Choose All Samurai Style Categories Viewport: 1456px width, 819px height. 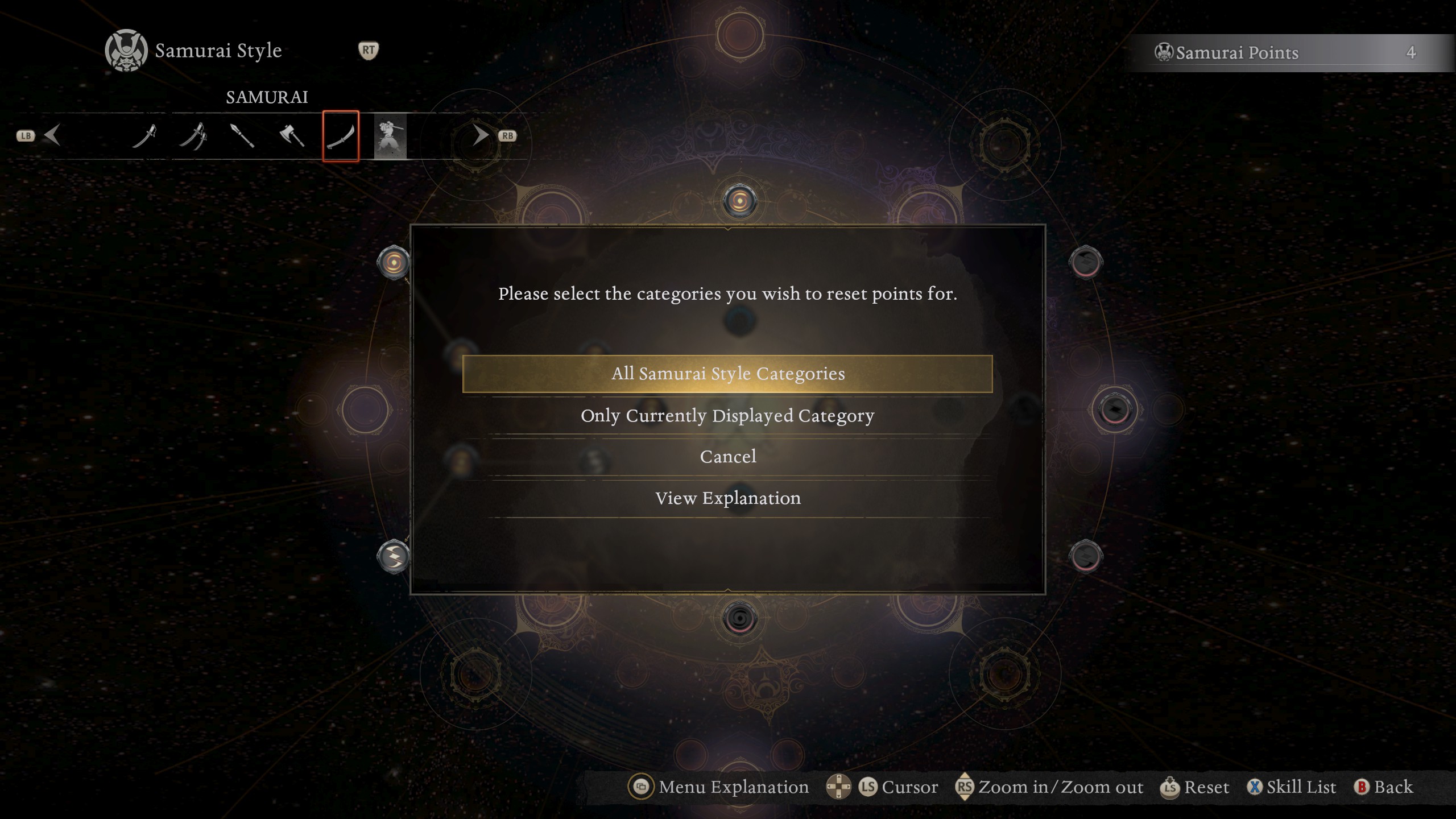pos(729,374)
